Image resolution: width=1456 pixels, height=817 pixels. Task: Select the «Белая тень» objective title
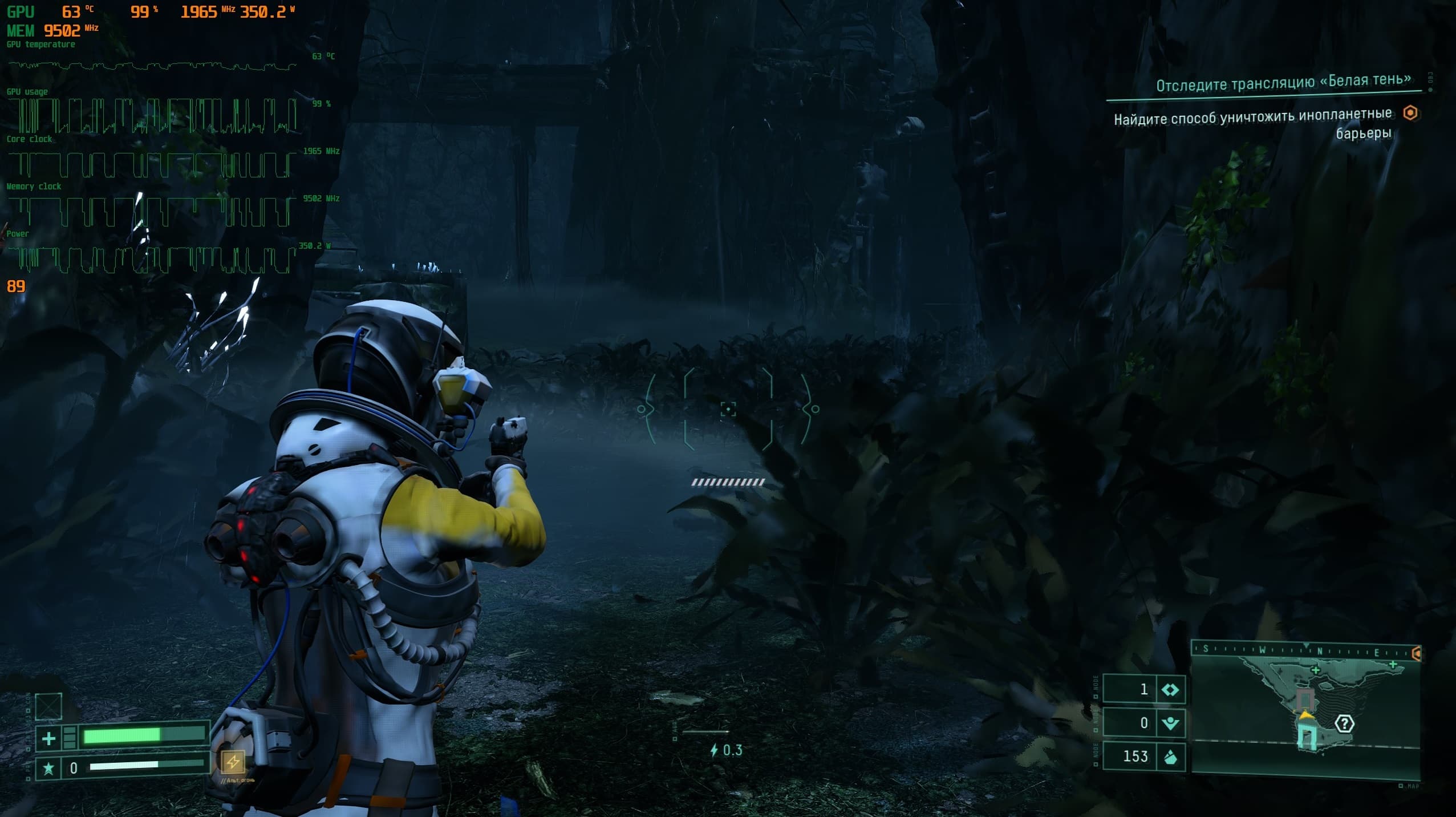(x=1283, y=83)
